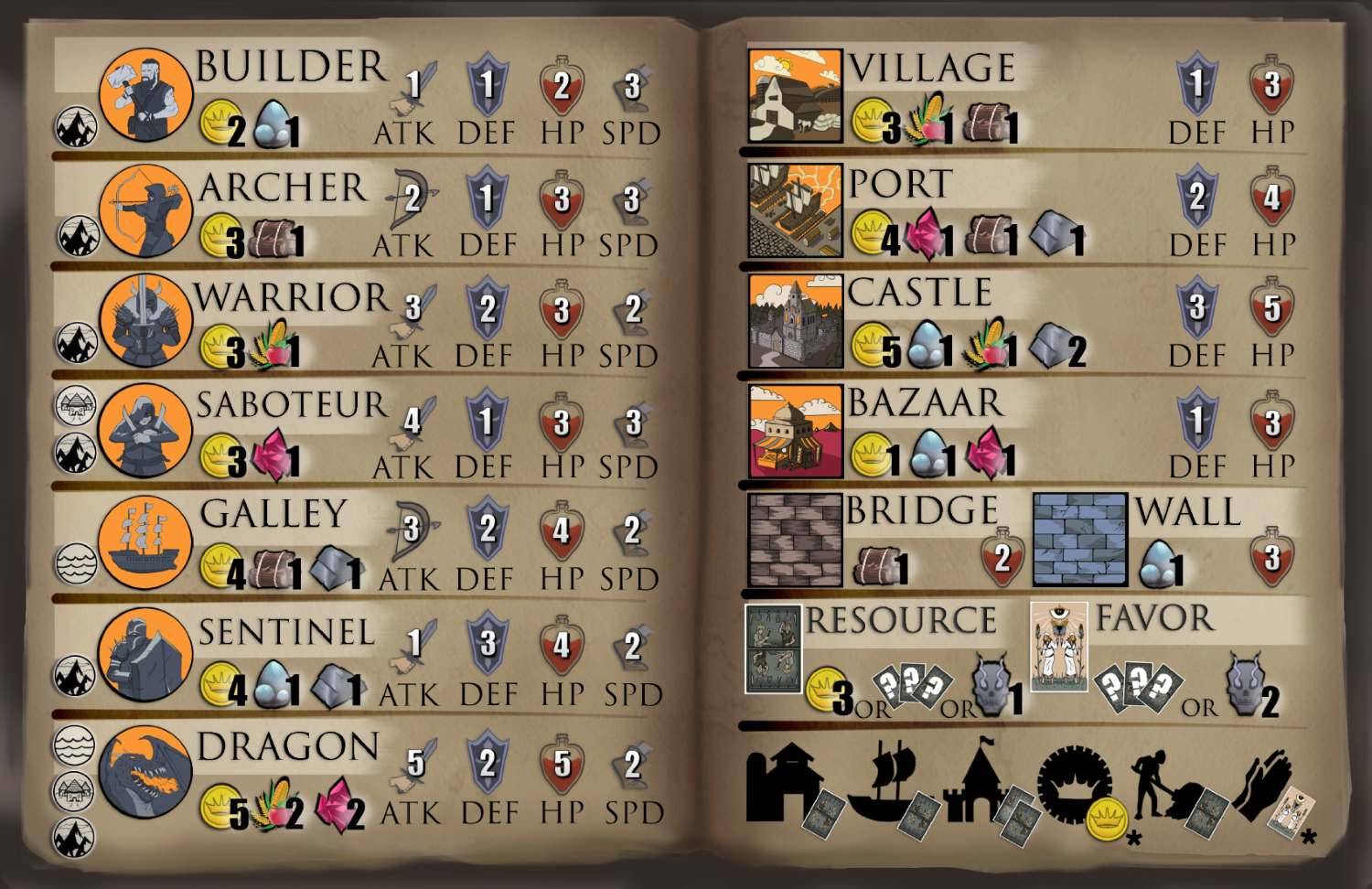
Task: Choose the Galley ship portrait
Action: (x=145, y=541)
